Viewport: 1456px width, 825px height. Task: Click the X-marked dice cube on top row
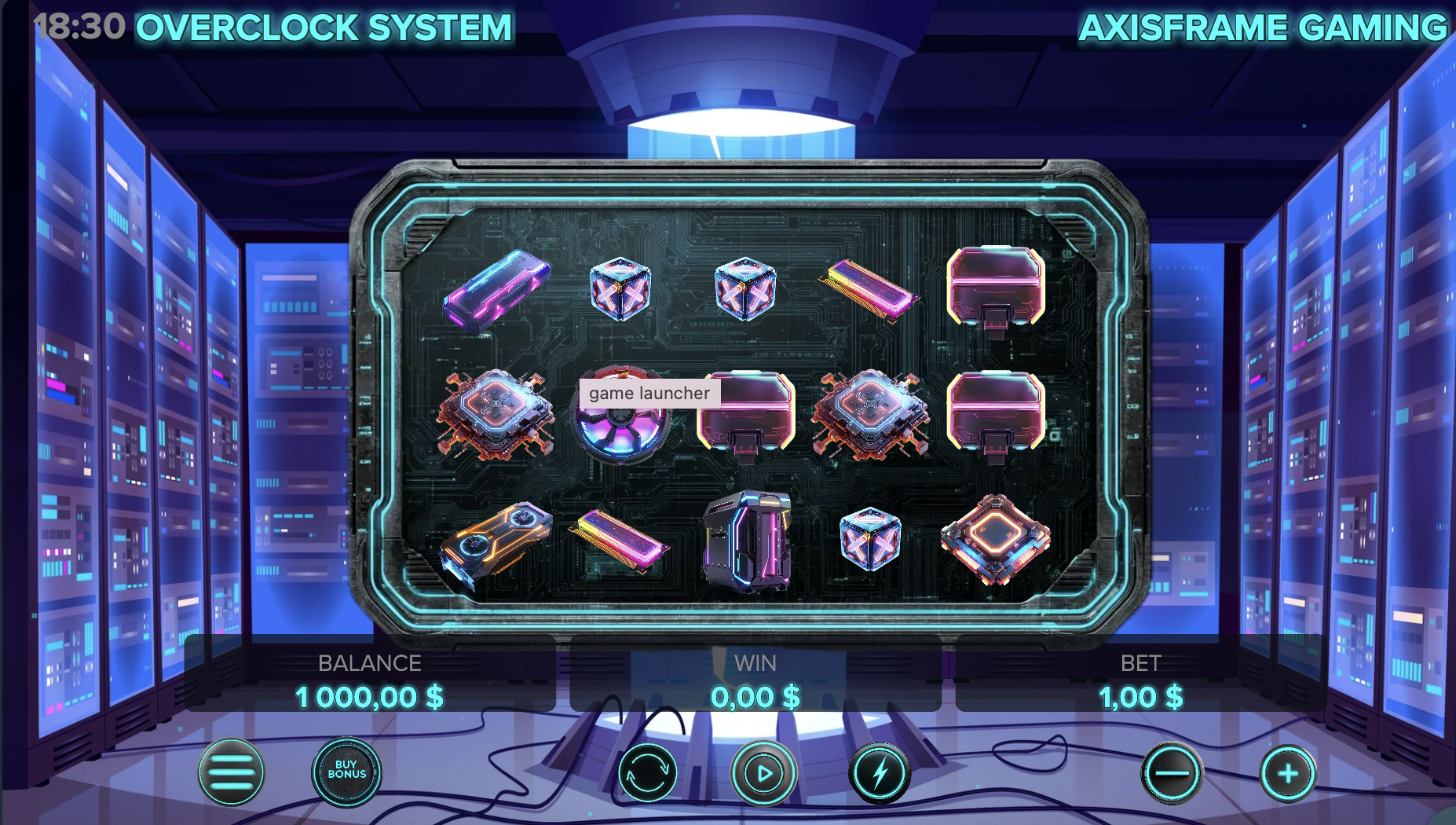click(619, 289)
